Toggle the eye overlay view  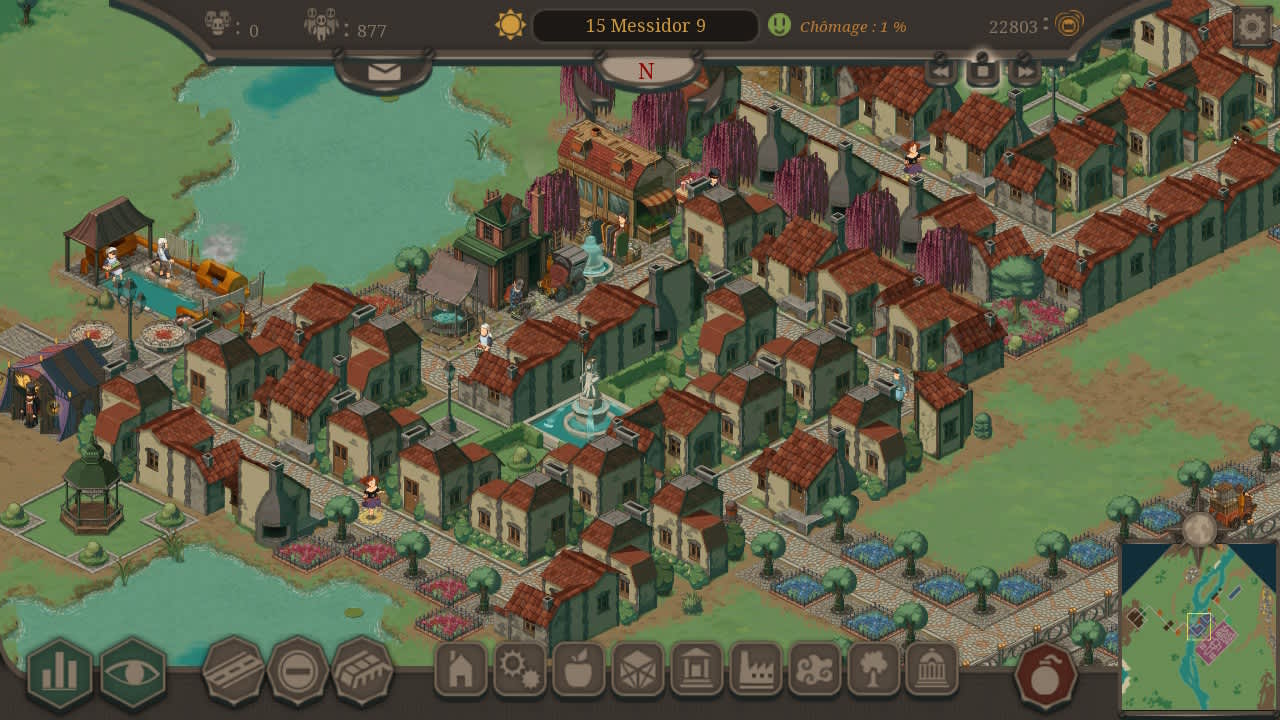(133, 673)
